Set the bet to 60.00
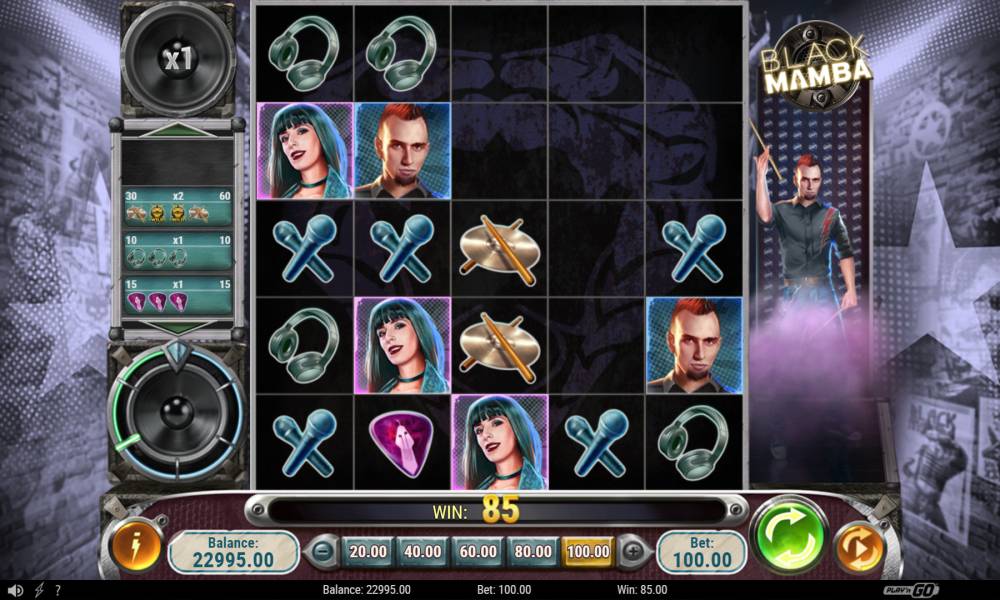 [x=478, y=551]
